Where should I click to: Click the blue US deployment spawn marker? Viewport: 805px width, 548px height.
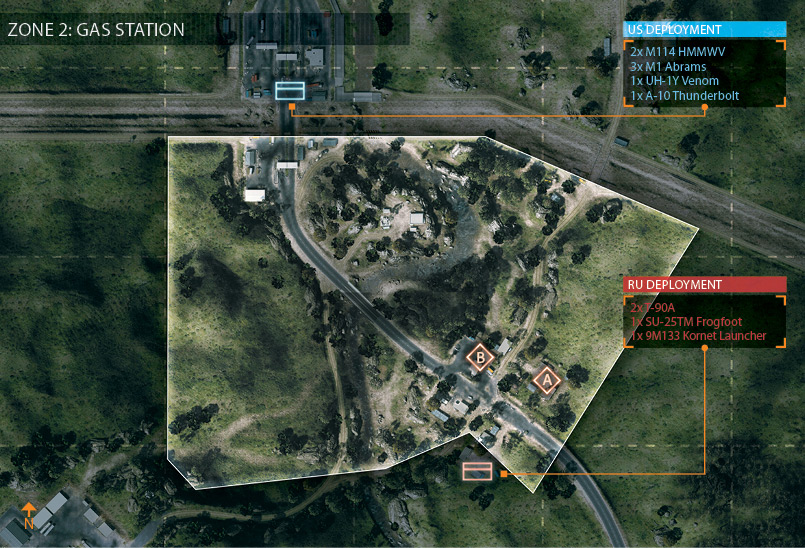pos(289,91)
